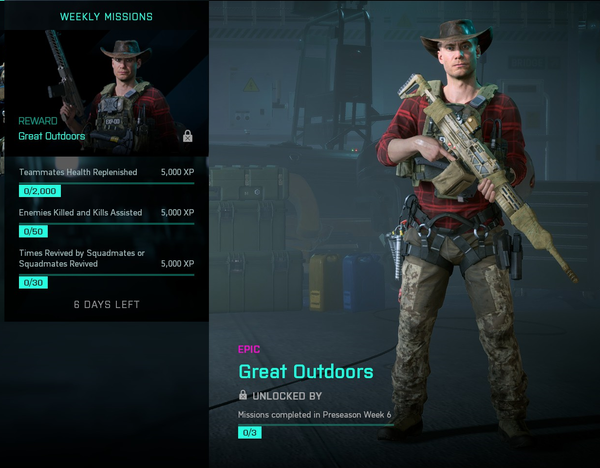Open the Teammates Health Replenished mission row
This screenshot has height=468, width=600.
pyautogui.click(x=106, y=180)
